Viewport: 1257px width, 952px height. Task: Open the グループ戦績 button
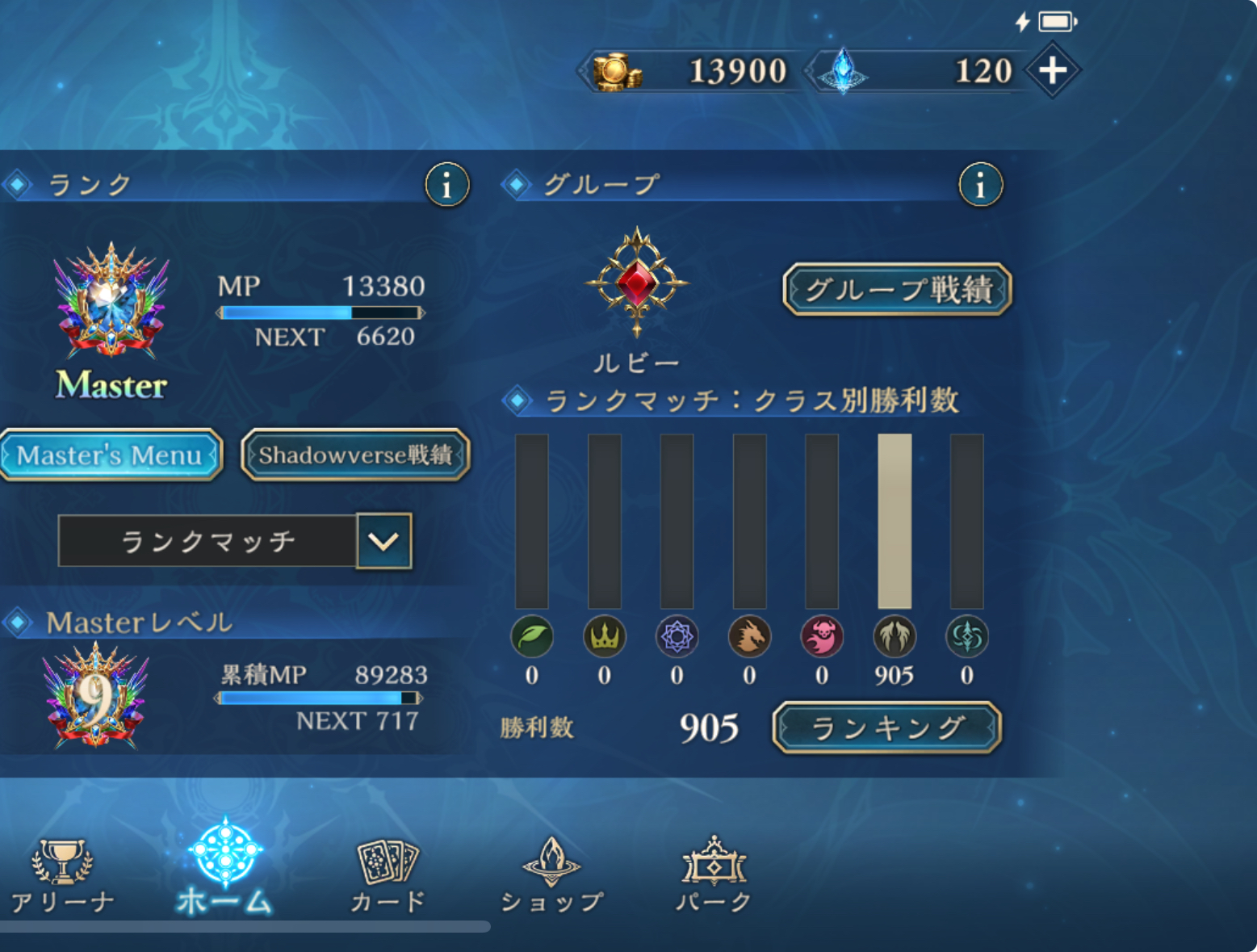click(897, 289)
